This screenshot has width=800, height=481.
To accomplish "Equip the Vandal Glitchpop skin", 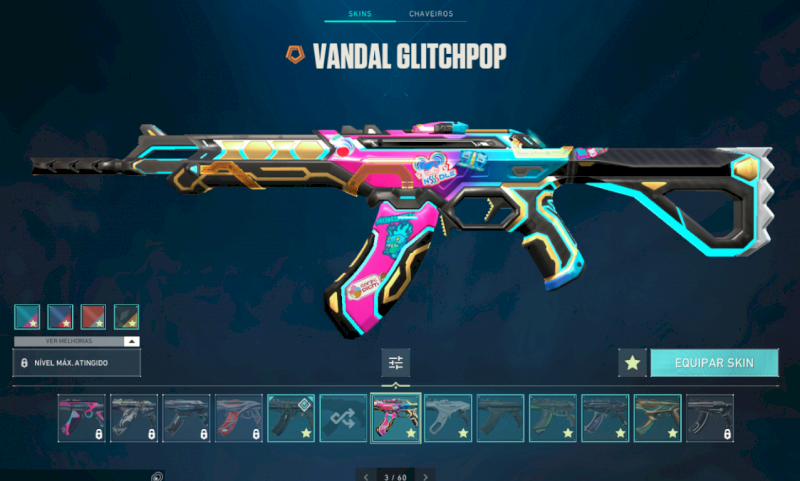I will [714, 362].
